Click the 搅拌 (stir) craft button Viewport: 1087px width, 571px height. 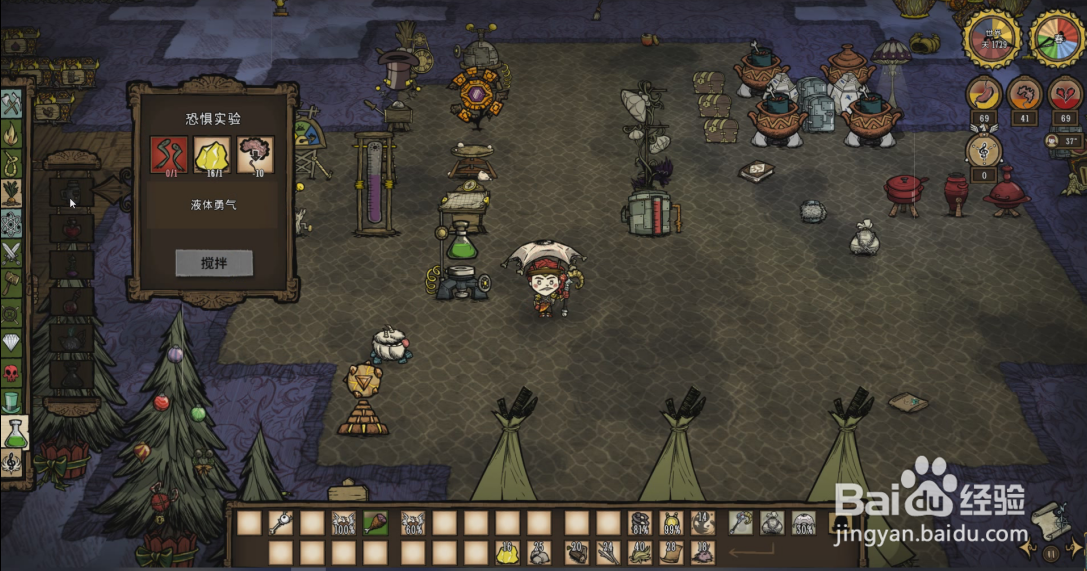pos(214,263)
